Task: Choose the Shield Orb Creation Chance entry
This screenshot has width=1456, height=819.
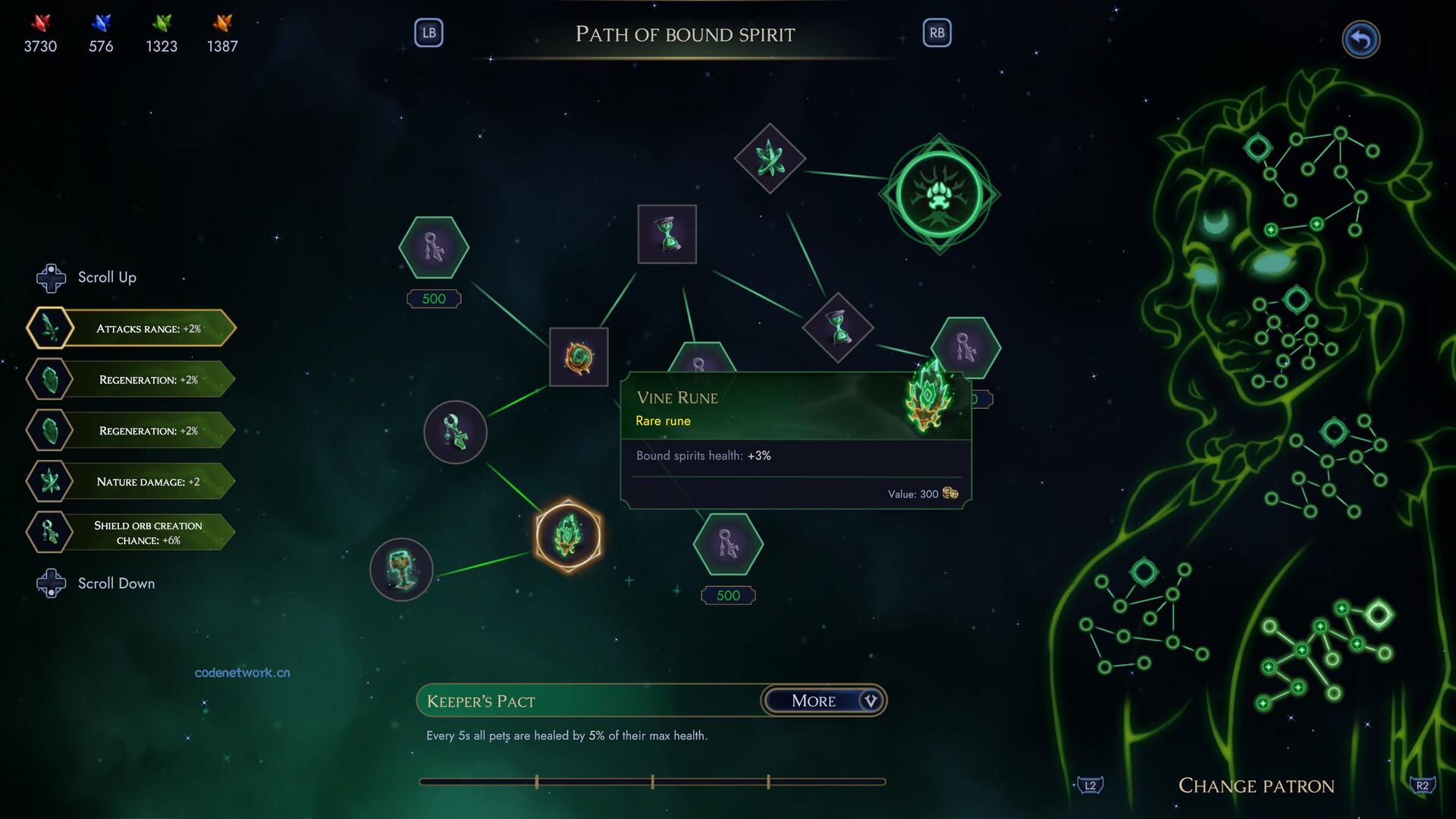Action: coord(132,532)
